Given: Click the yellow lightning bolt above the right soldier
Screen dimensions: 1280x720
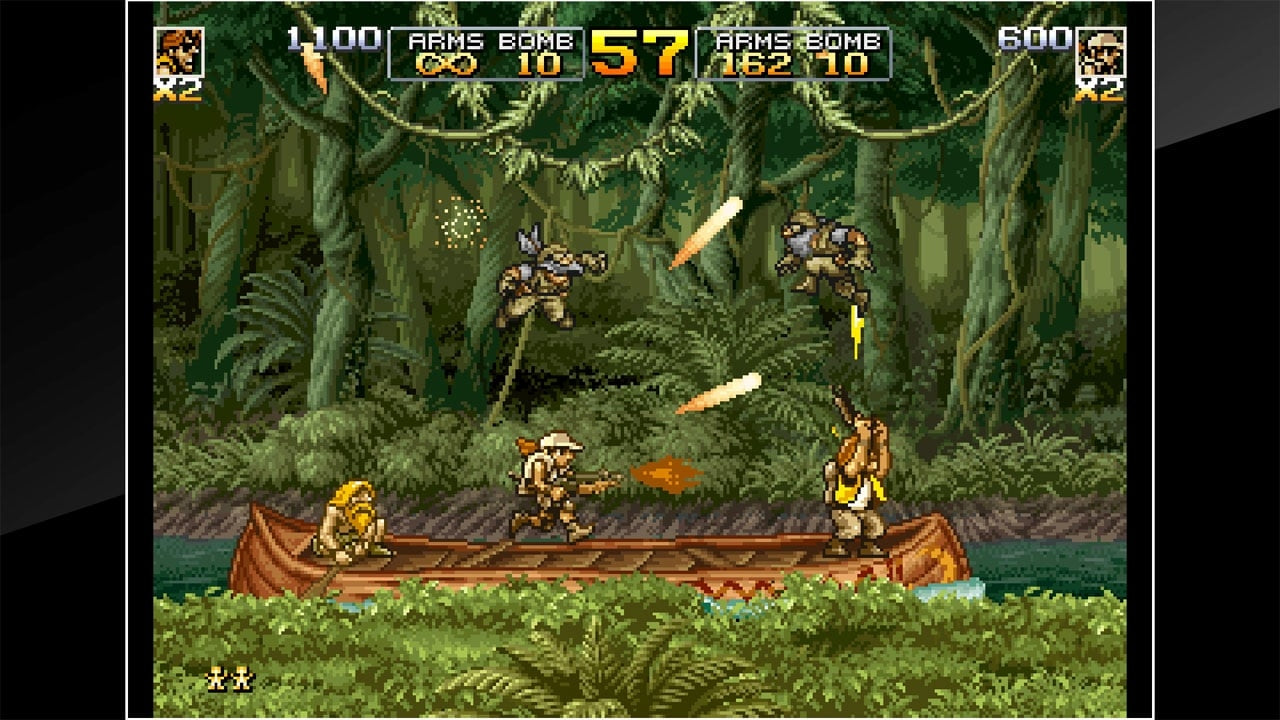Looking at the screenshot, I should [x=855, y=330].
